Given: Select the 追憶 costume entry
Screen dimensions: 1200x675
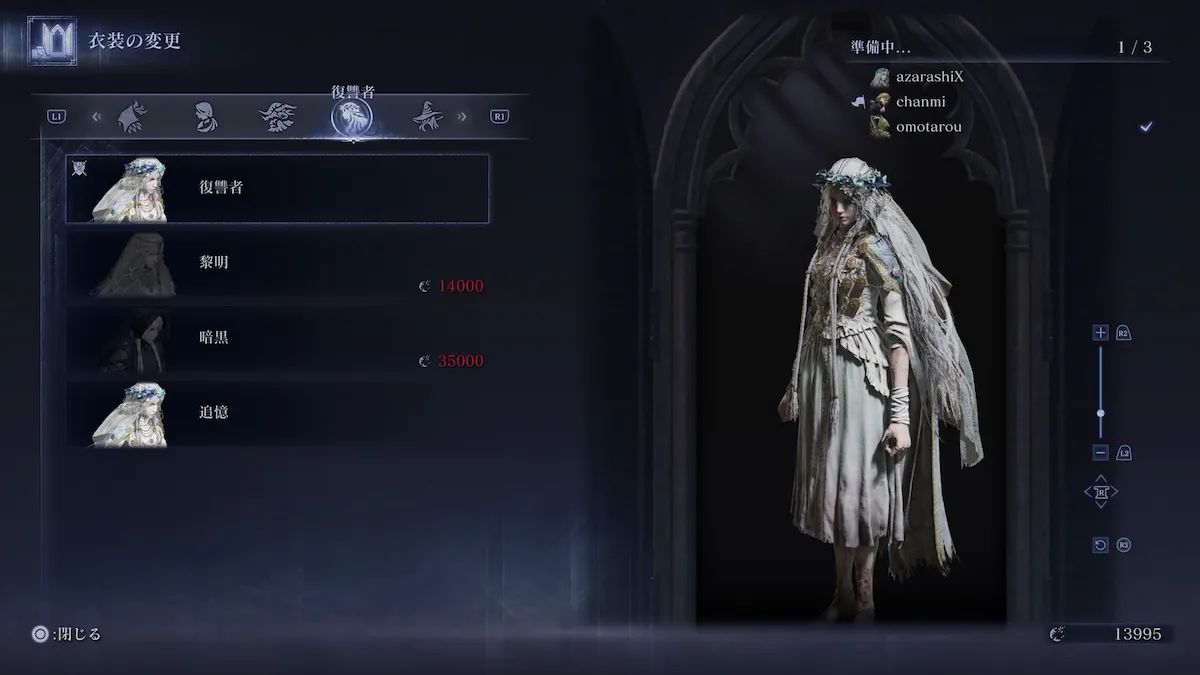Looking at the screenshot, I should tap(277, 412).
